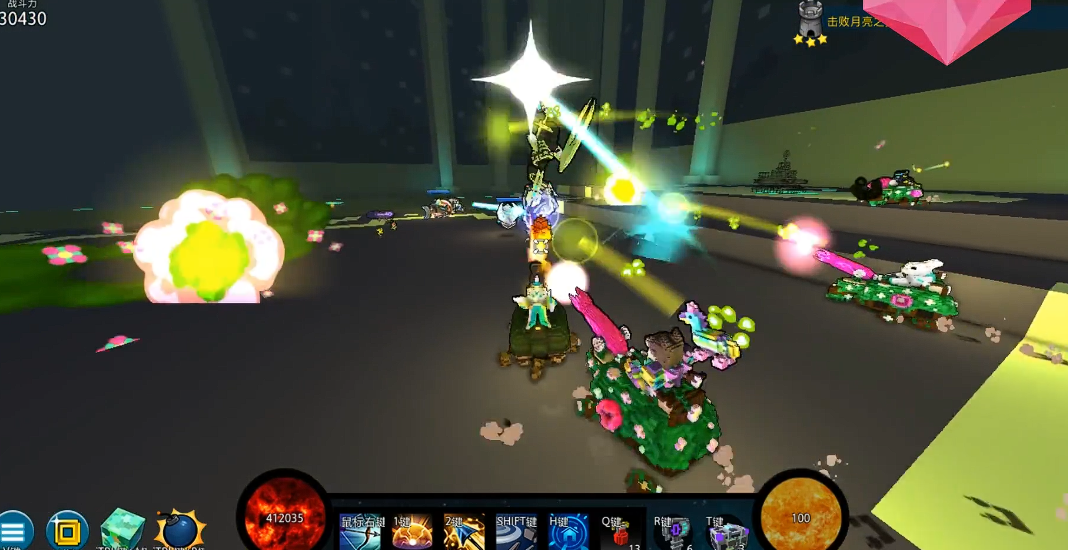The image size is (1068, 550).
Task: Use the red health flask slot
Action: (620, 534)
